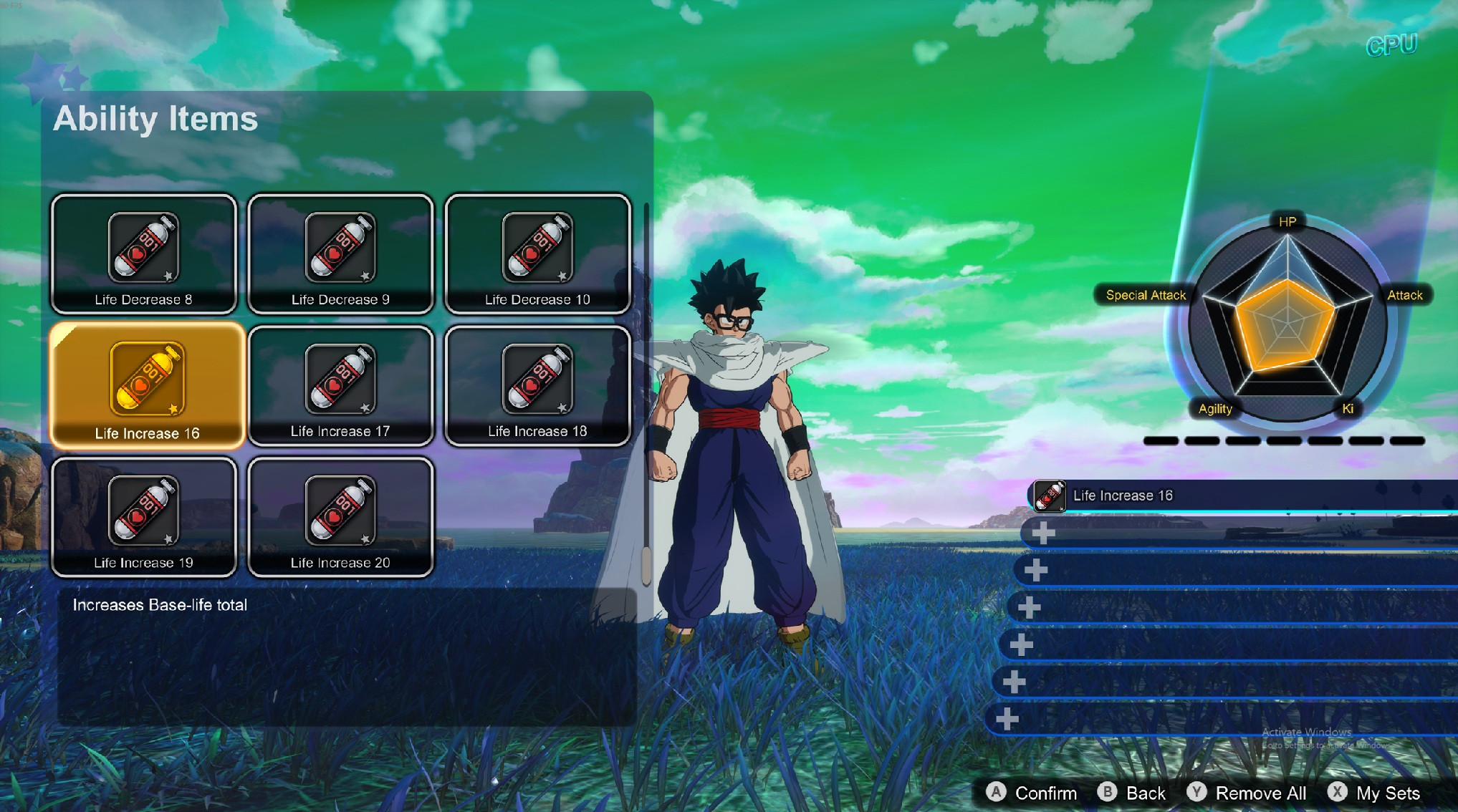Select the Life Decrease 8 item
This screenshot has width=1458, height=812.
[144, 254]
